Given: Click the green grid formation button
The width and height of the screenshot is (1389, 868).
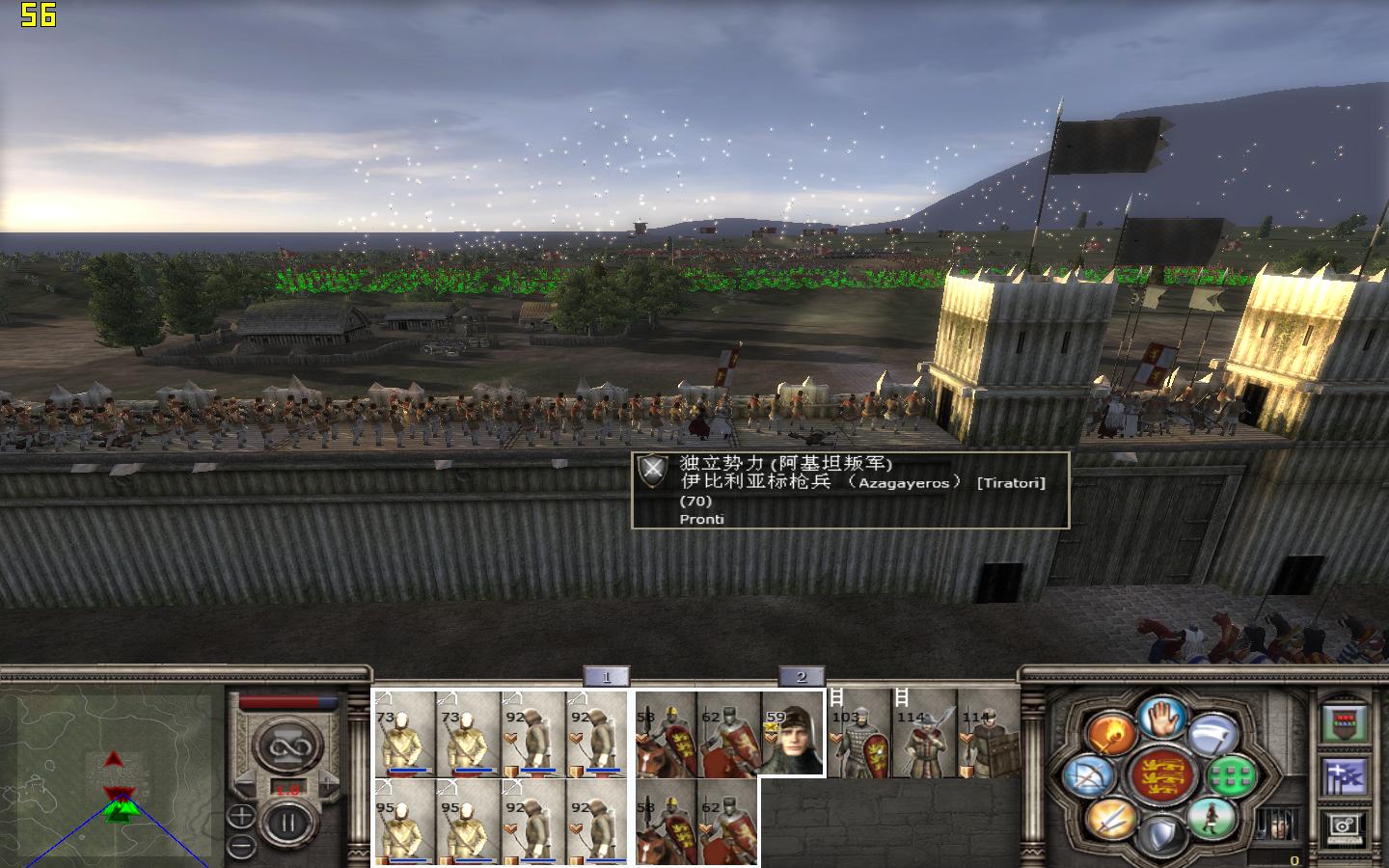Looking at the screenshot, I should tap(1231, 776).
